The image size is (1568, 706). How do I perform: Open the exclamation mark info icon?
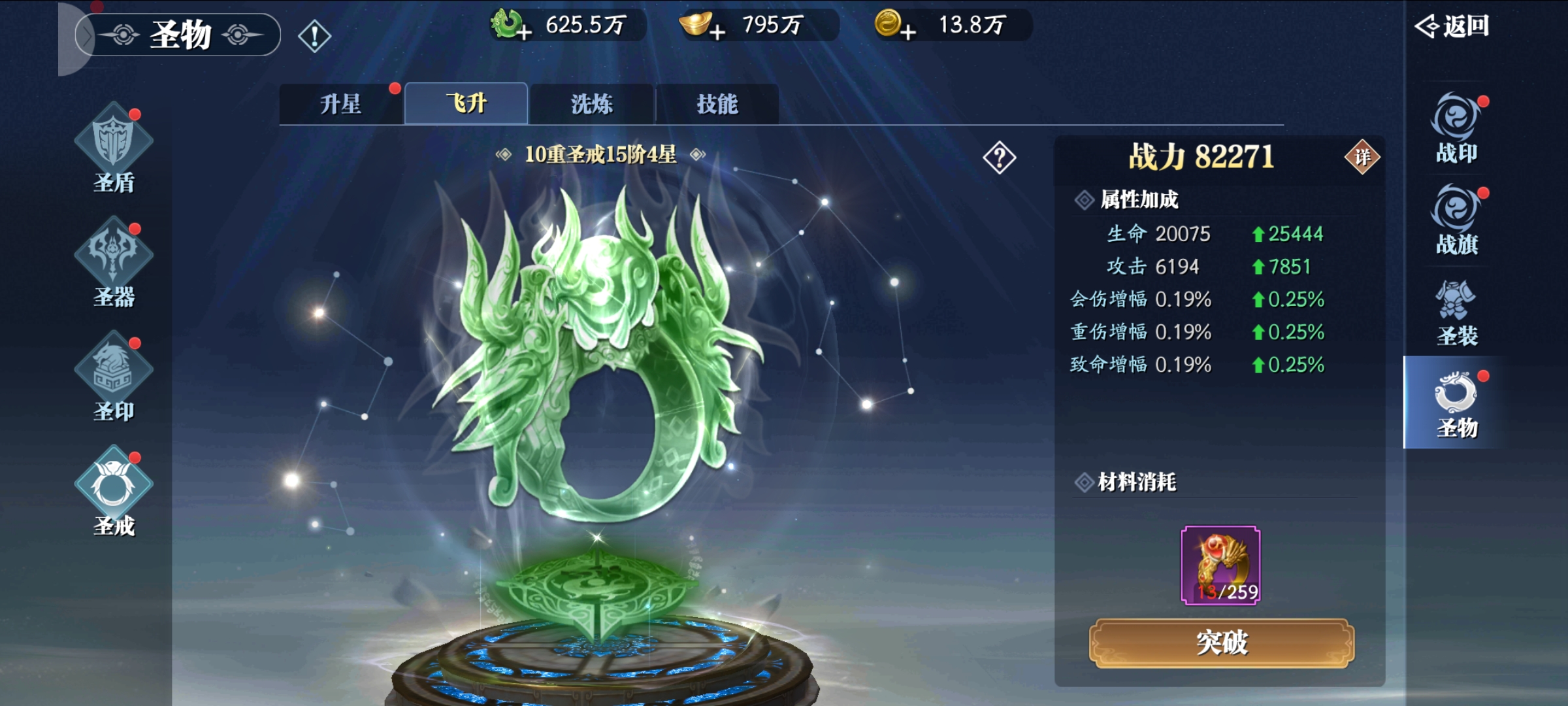click(x=314, y=36)
